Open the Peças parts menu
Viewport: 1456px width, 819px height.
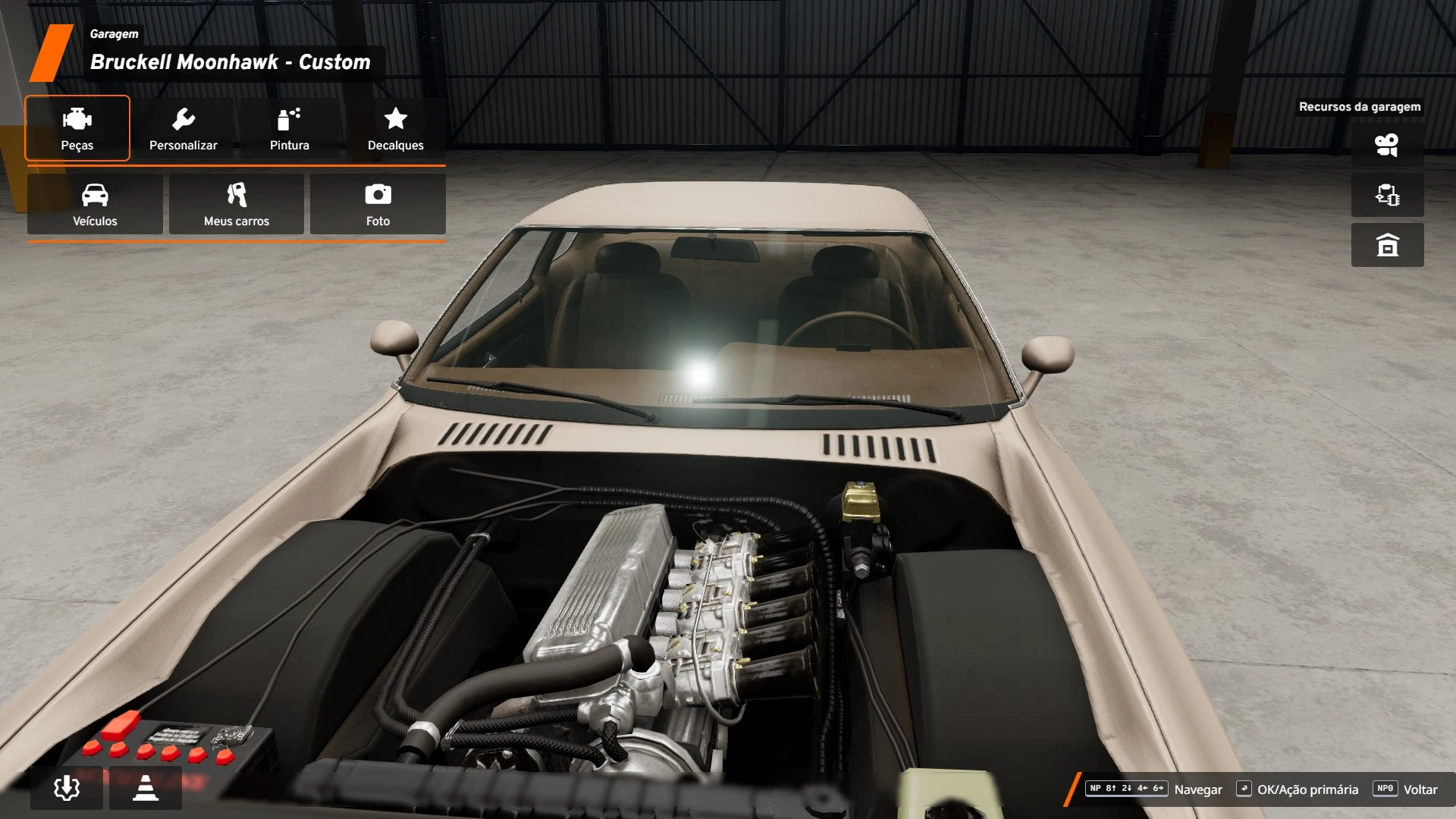tap(77, 129)
